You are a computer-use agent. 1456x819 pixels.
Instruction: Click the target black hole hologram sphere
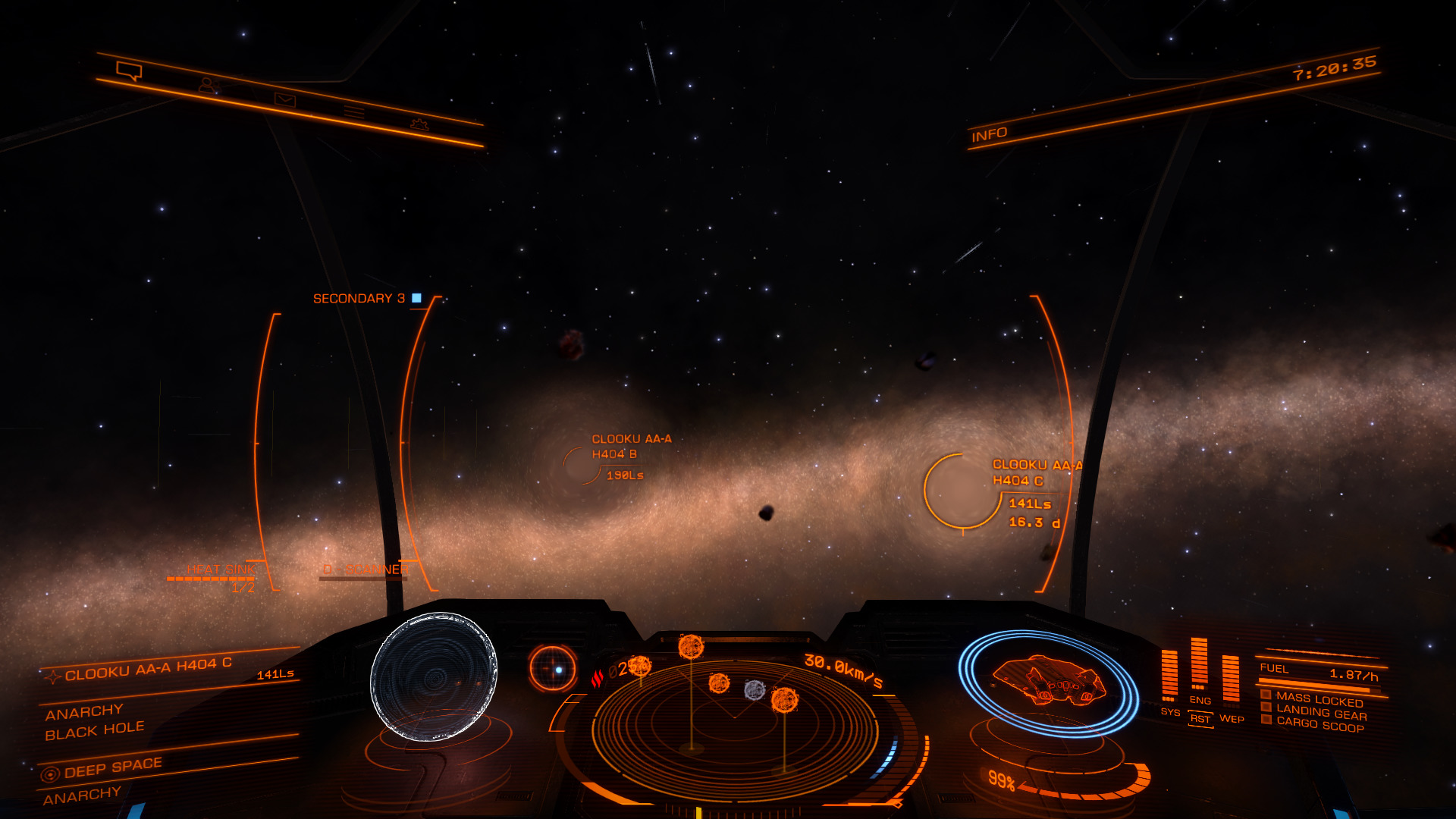click(434, 676)
